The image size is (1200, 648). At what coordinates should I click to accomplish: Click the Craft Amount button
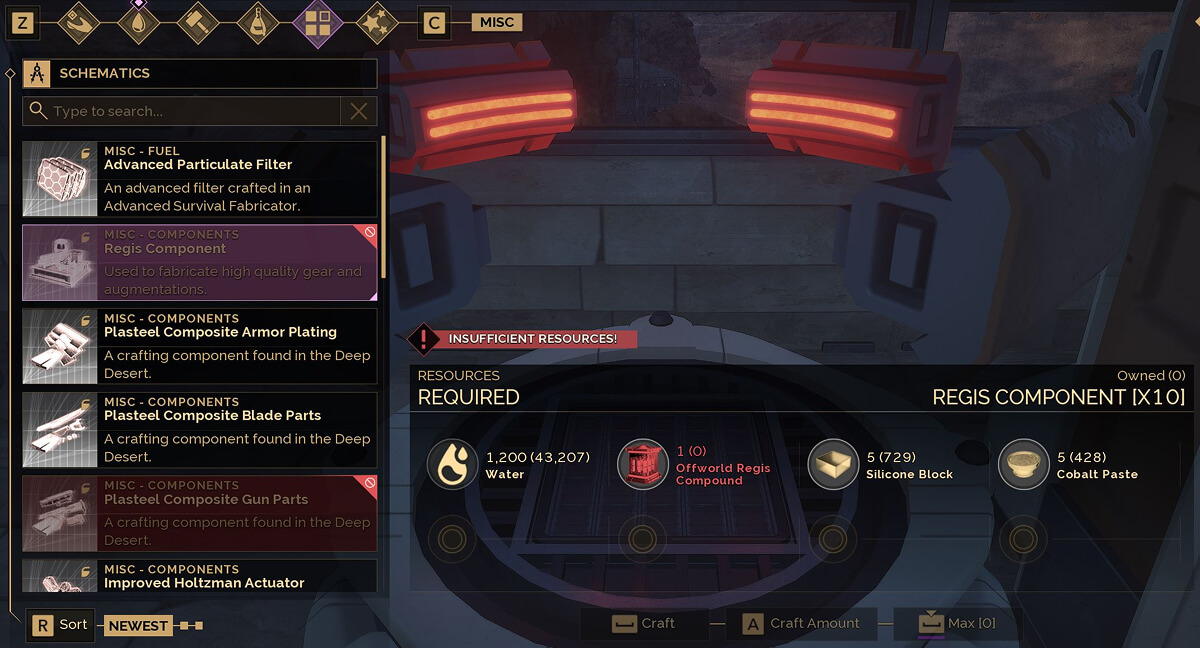pos(802,624)
